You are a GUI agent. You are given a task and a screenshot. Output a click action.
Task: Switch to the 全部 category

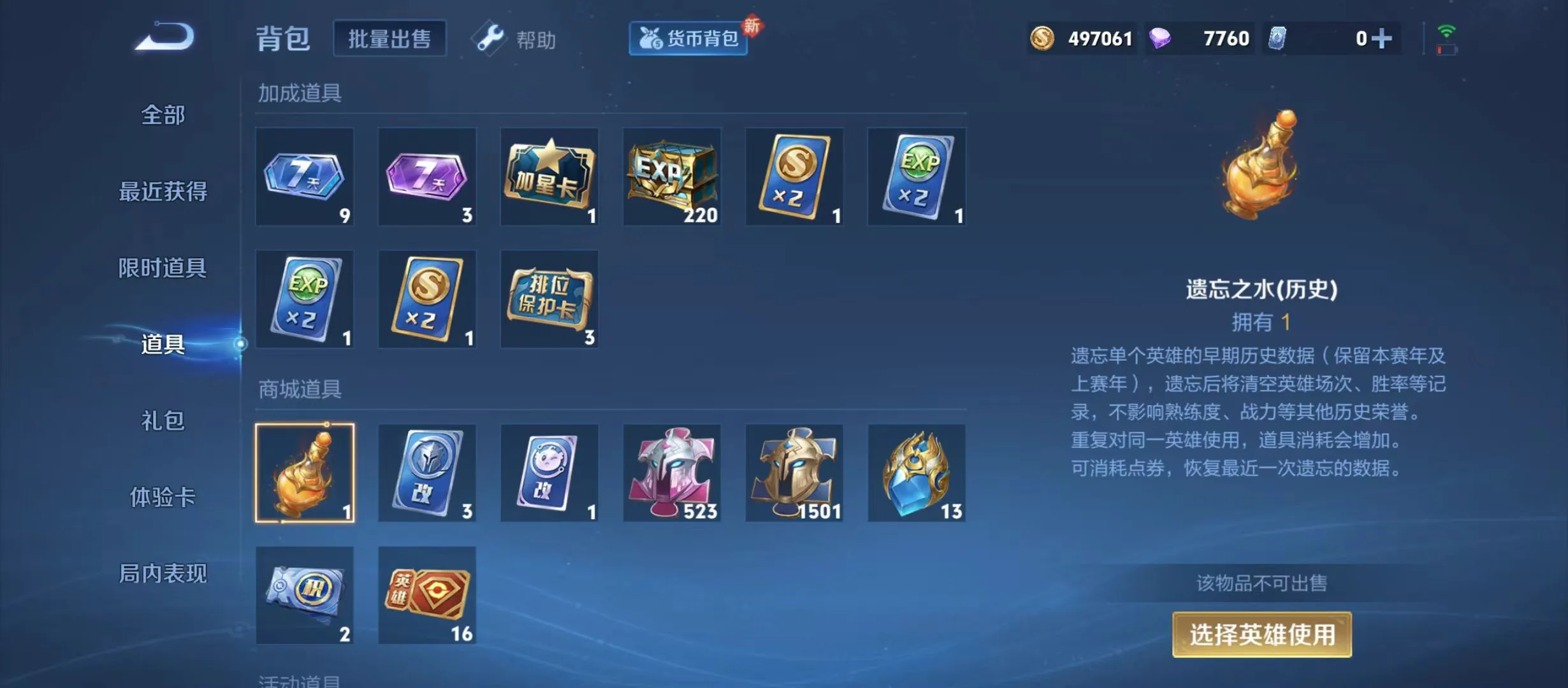click(162, 115)
